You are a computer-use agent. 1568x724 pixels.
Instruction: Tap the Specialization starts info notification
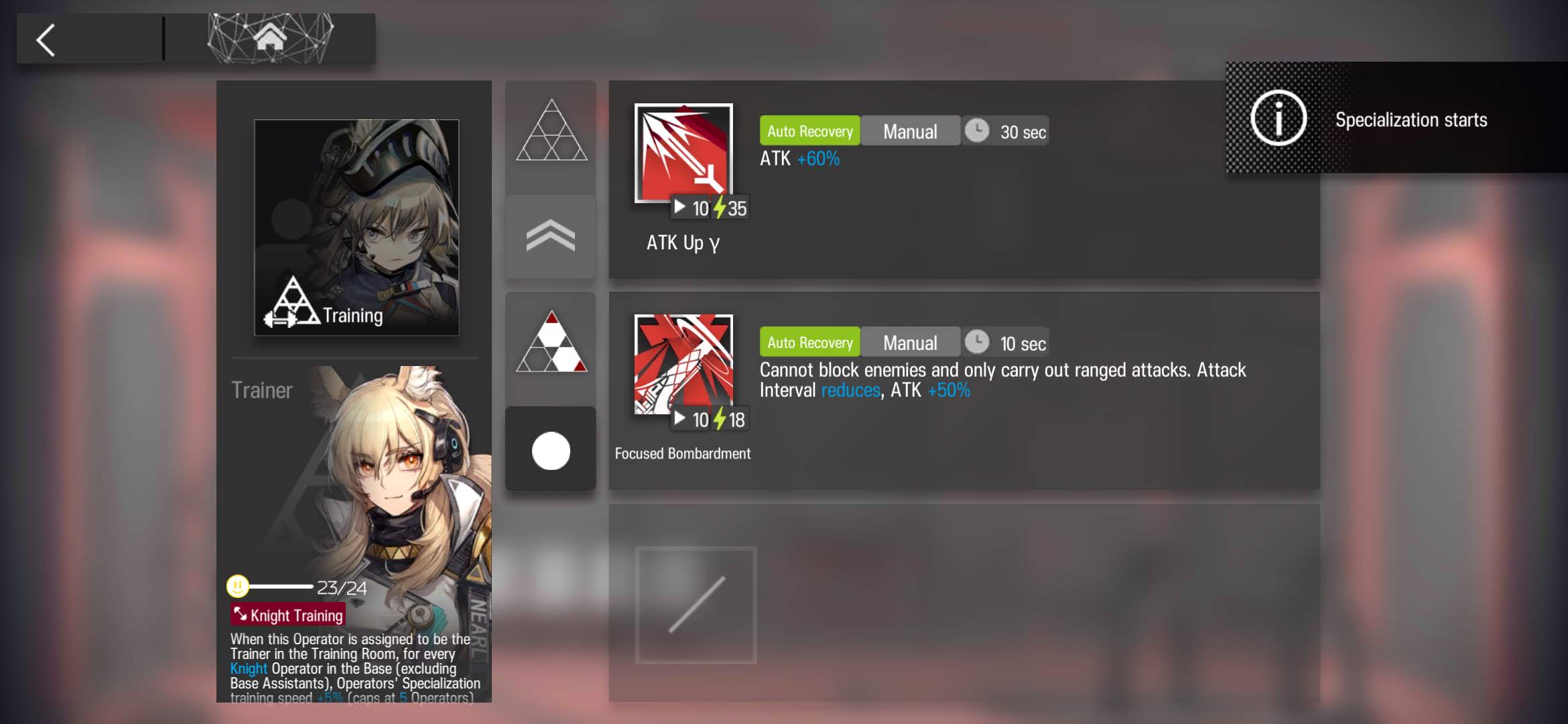[x=1396, y=119]
